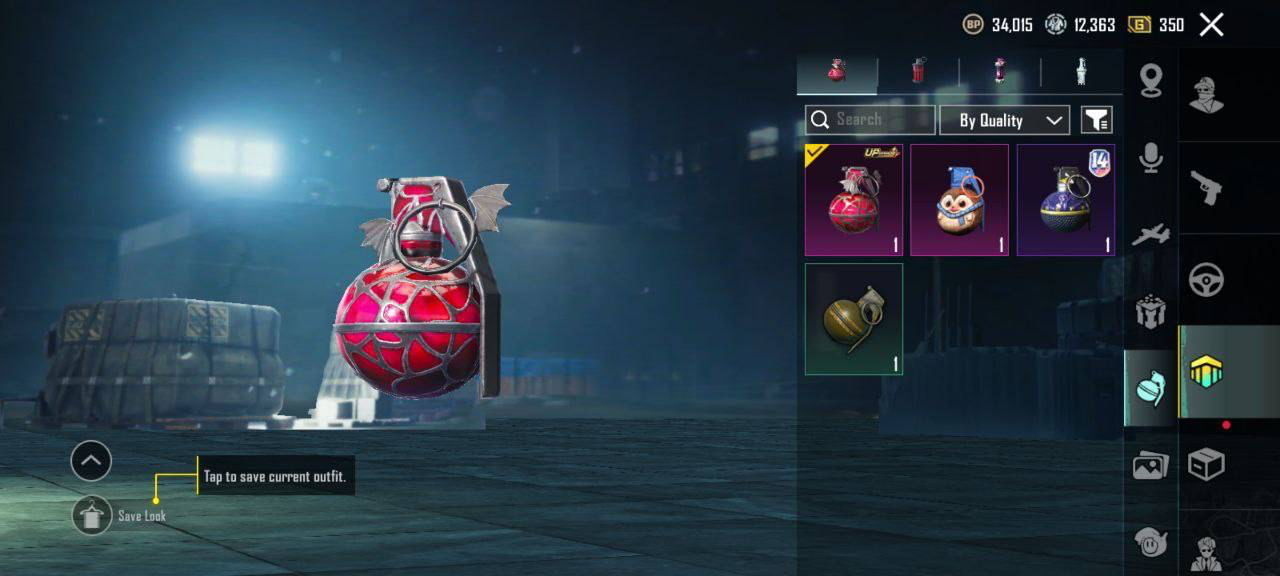Close the inventory screen
Screen dimensions: 1280x576
click(1211, 25)
